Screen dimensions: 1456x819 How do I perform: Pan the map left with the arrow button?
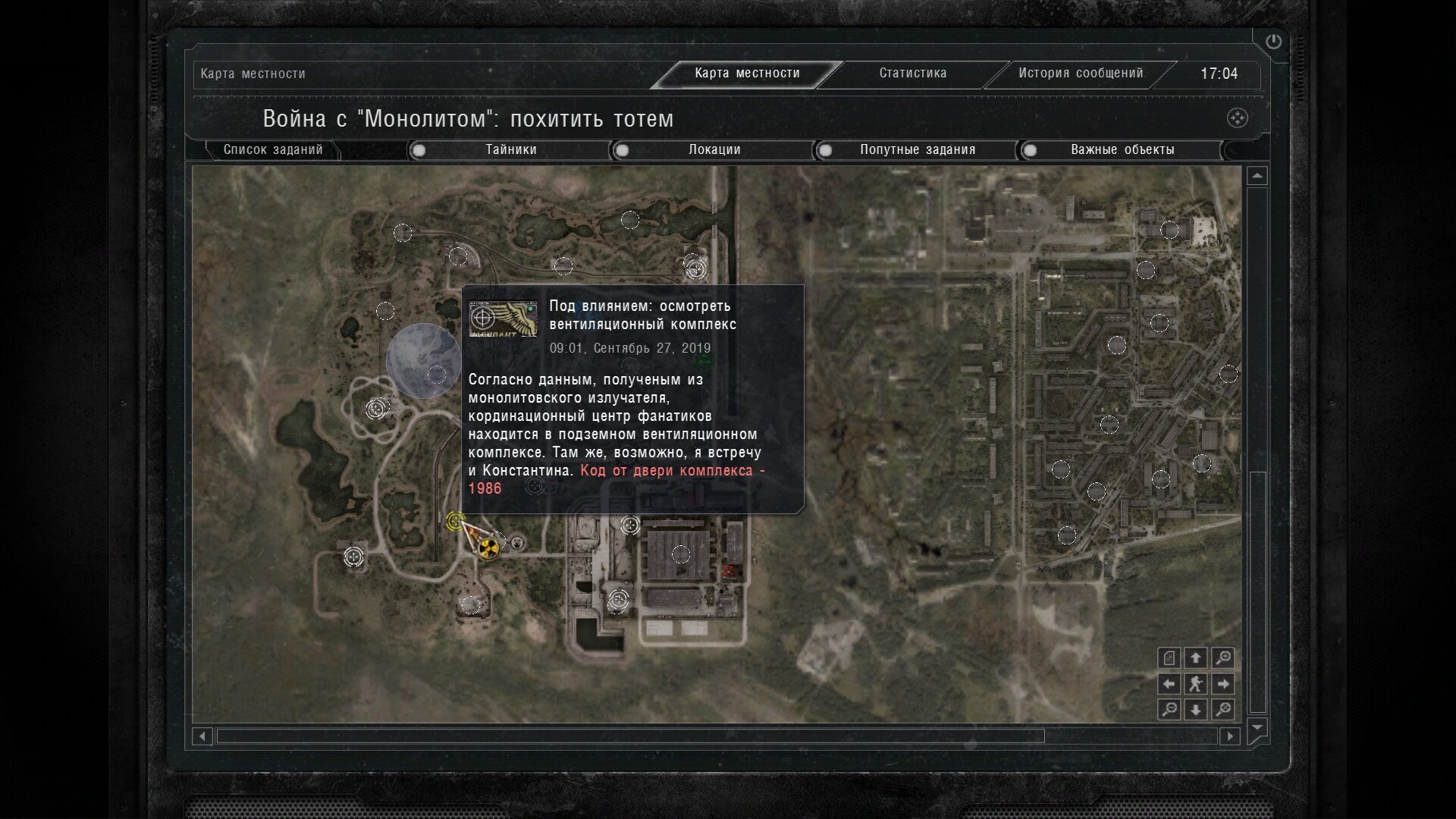pos(1169,684)
